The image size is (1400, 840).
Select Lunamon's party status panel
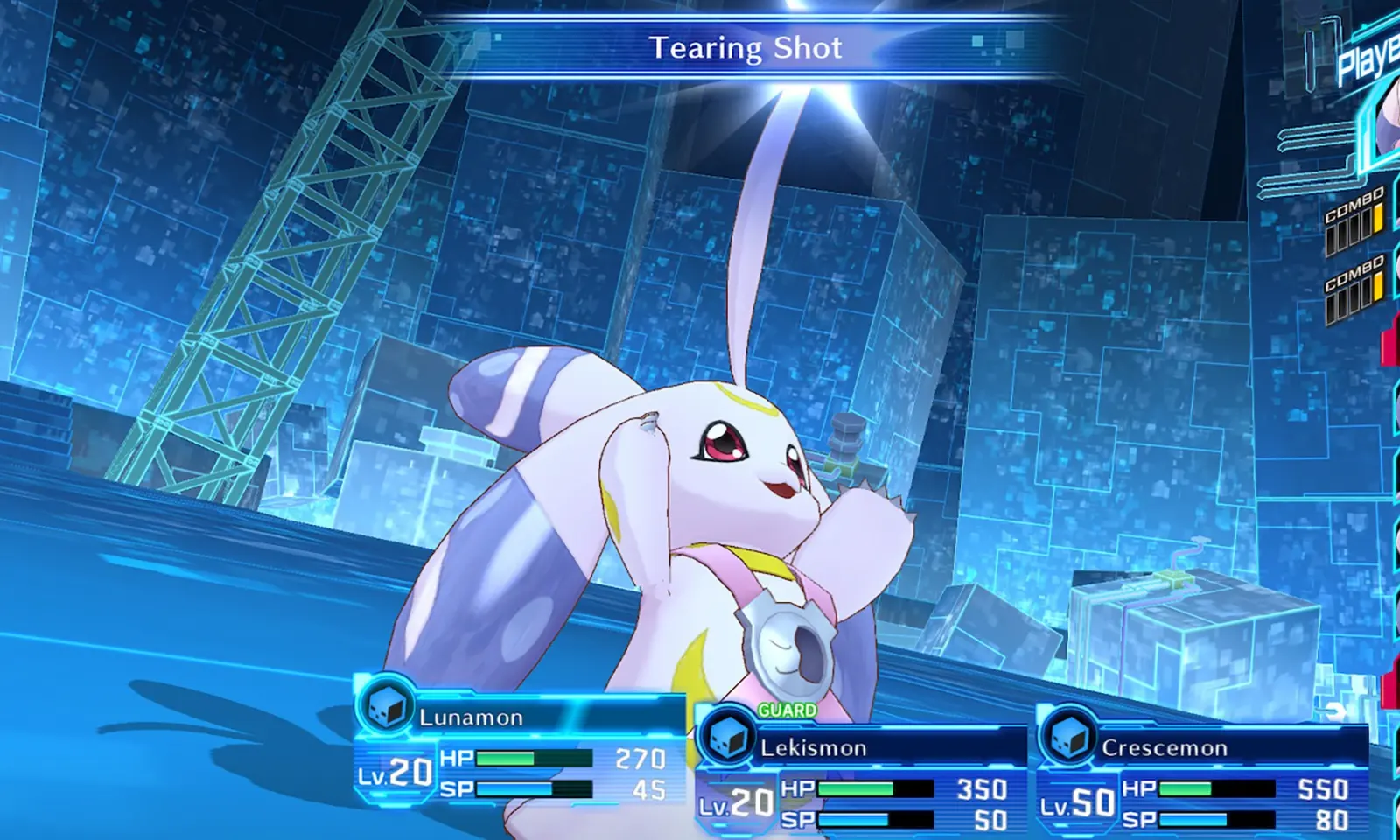(520, 751)
